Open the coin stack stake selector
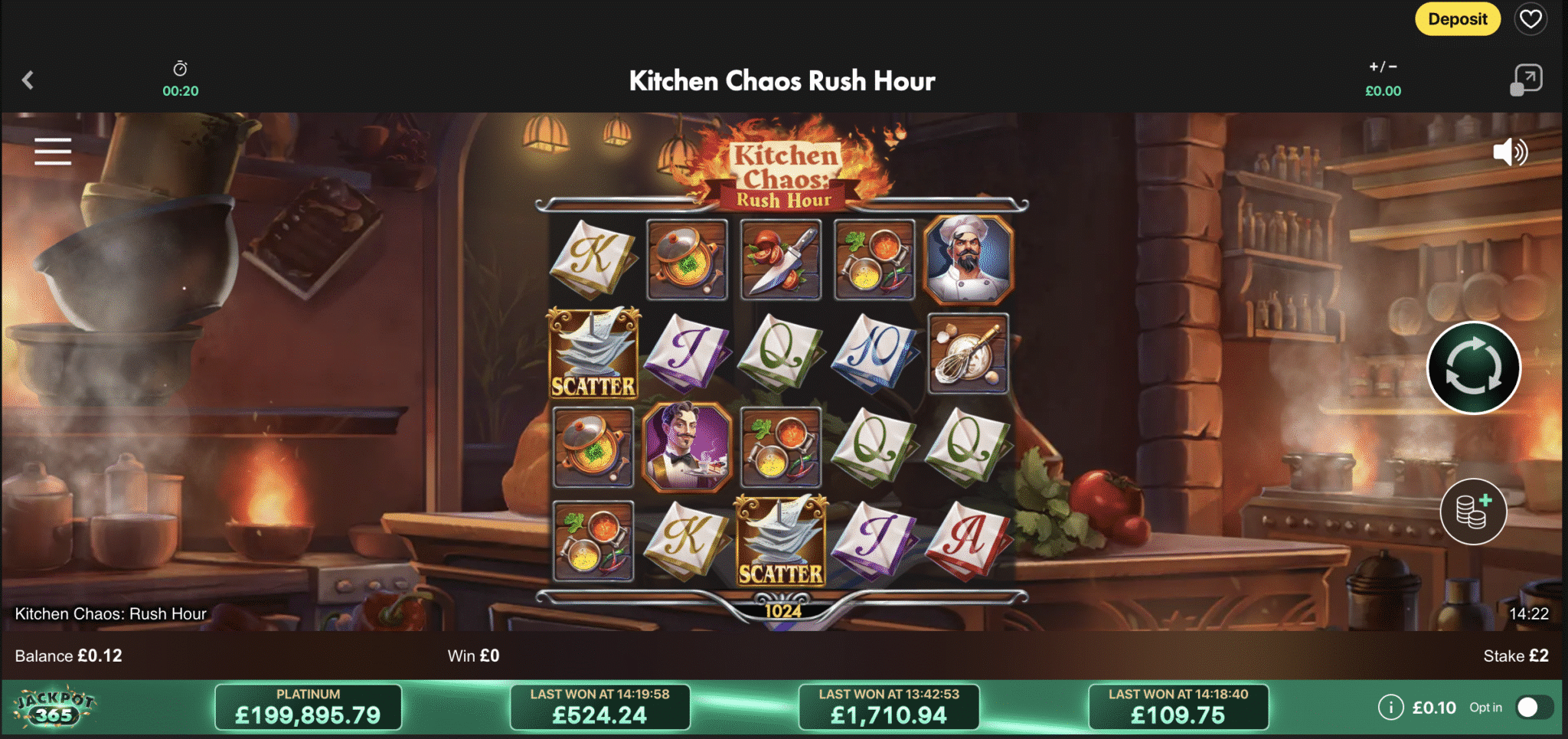Image resolution: width=1568 pixels, height=739 pixels. coord(1473,511)
